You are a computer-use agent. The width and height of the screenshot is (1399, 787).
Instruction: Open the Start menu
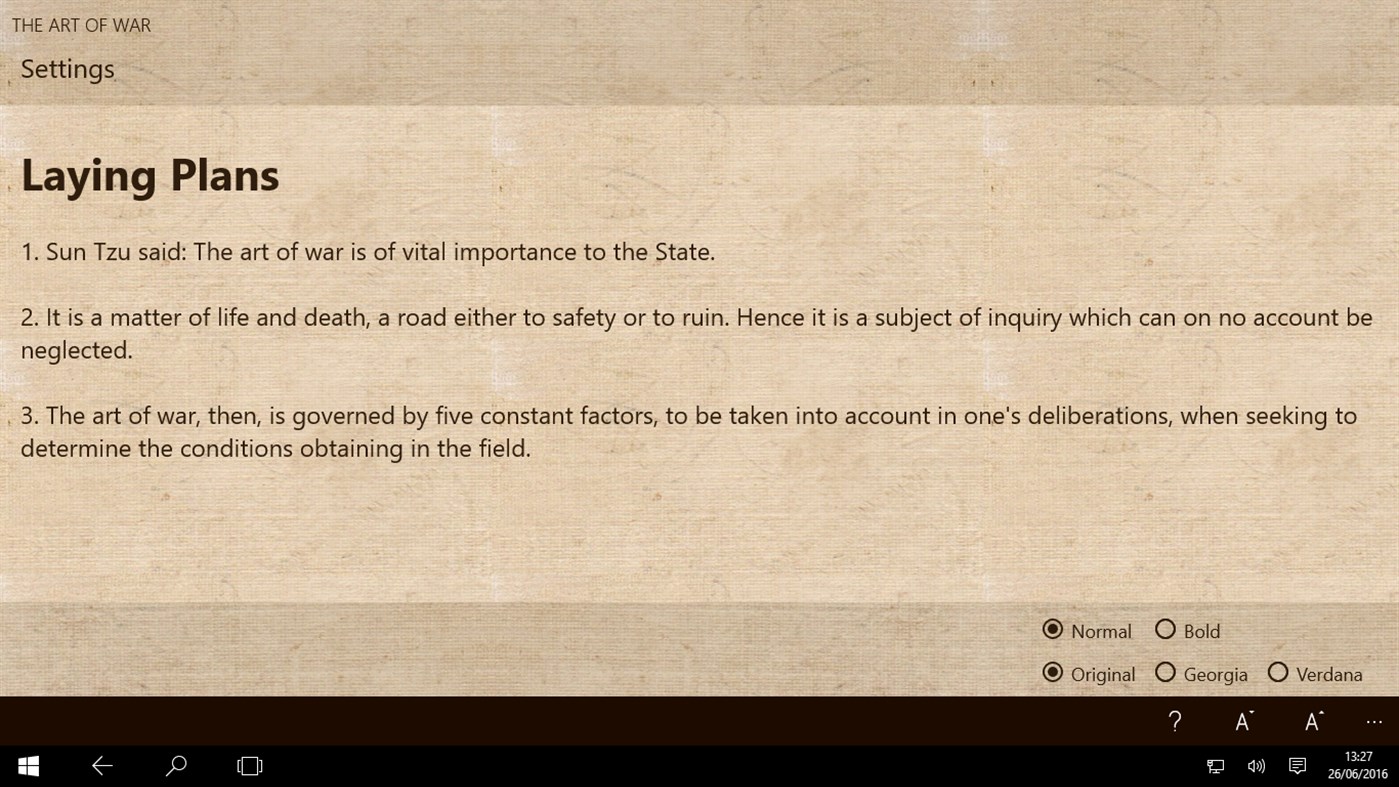click(x=27, y=765)
